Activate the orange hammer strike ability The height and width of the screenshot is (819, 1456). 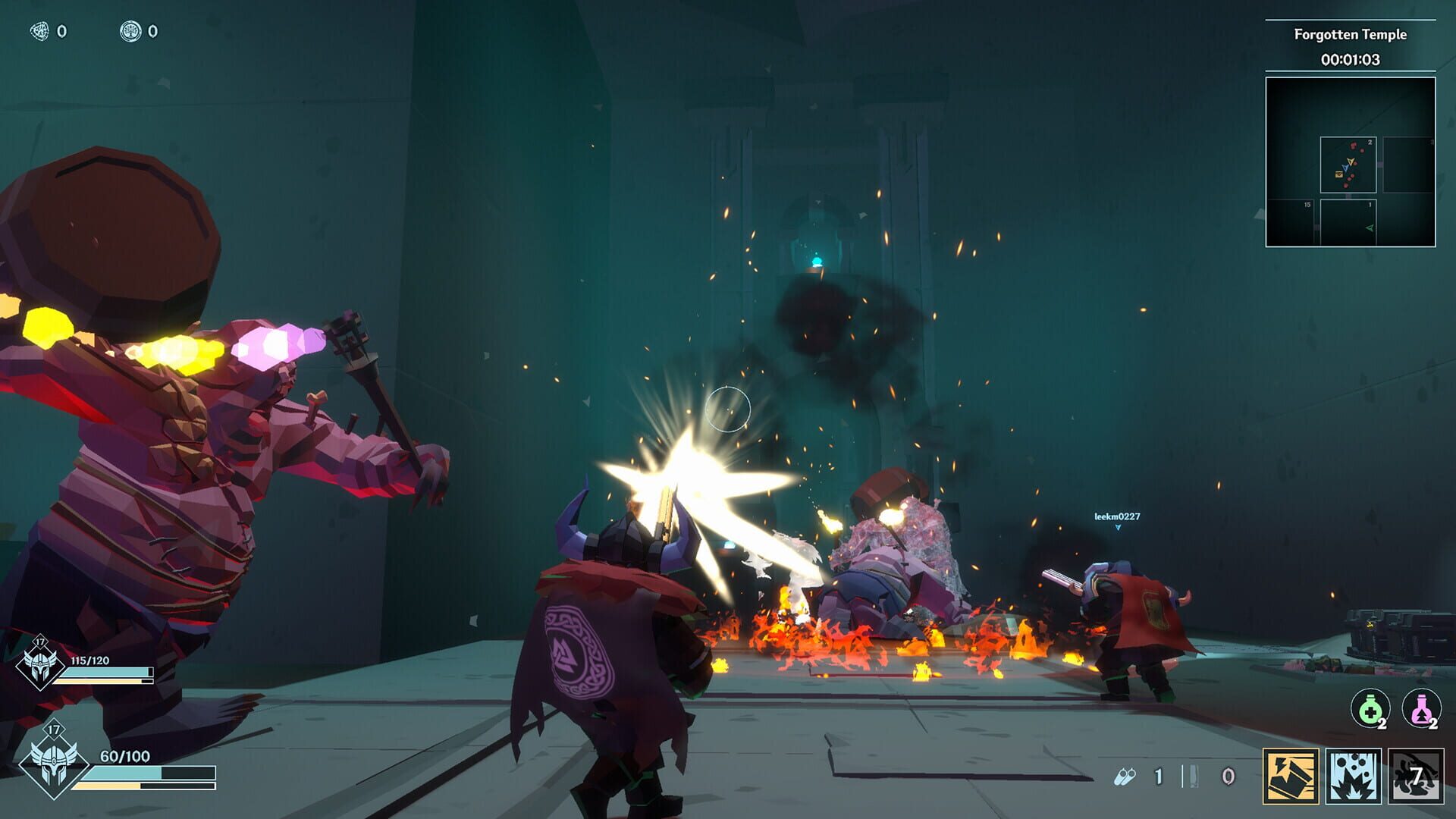pos(1291,776)
